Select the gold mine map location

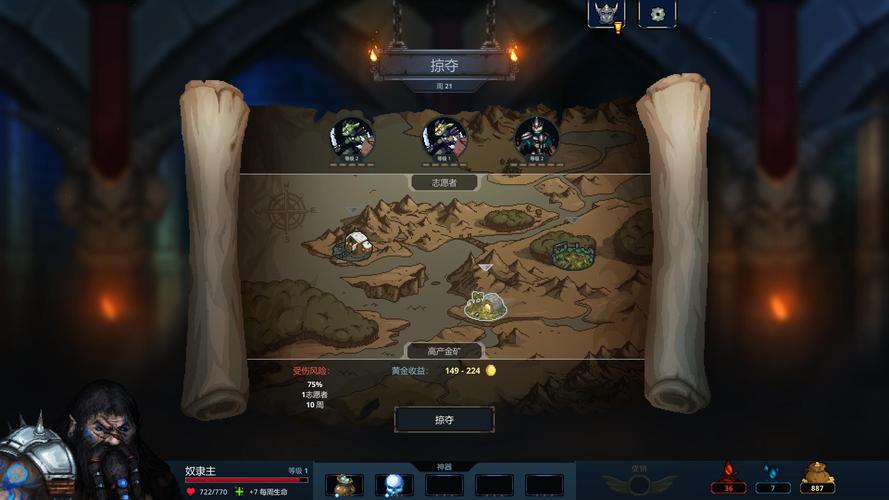485,305
